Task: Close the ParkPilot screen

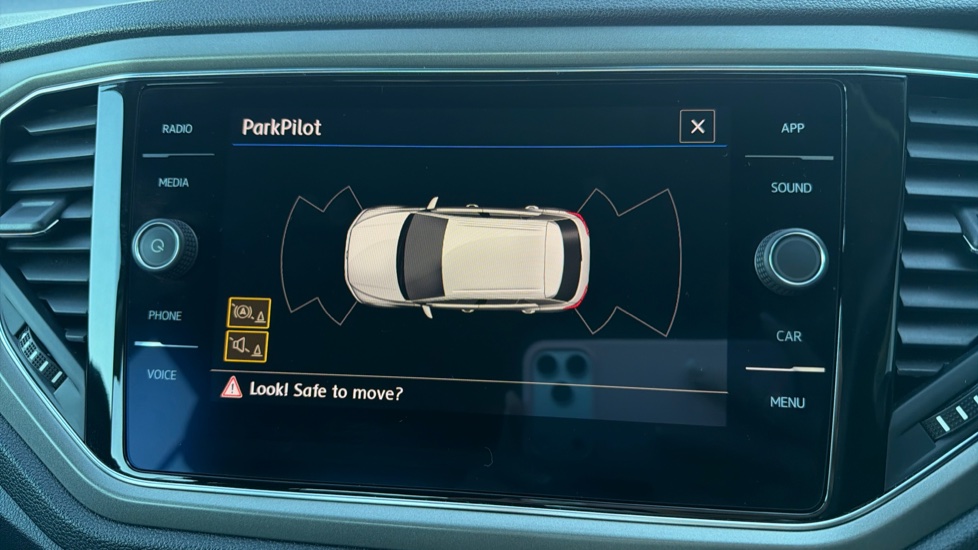Action: click(x=697, y=126)
